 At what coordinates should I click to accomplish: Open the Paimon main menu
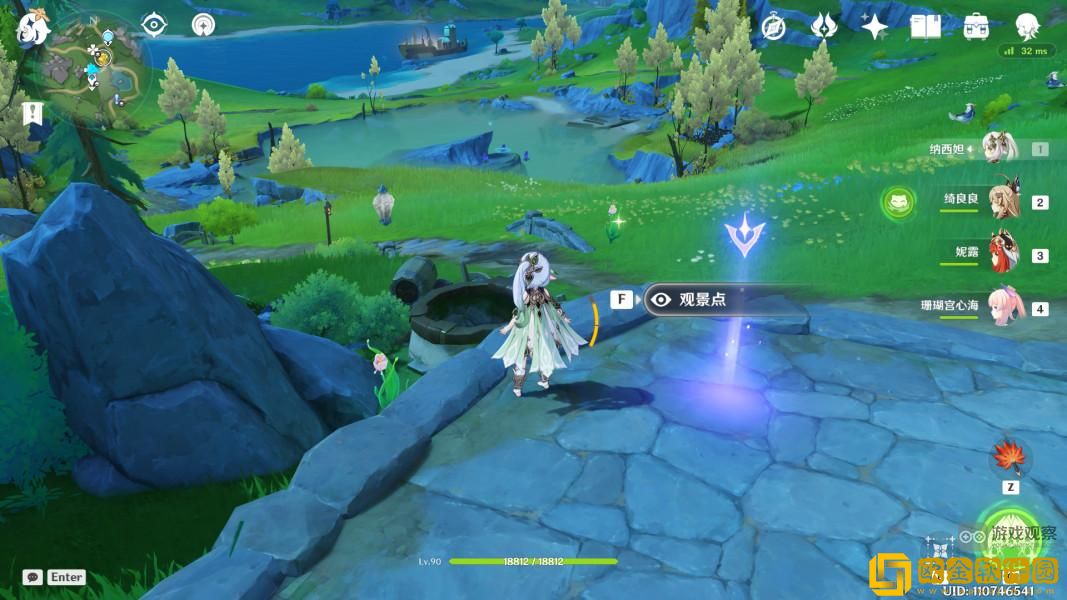pos(31,27)
